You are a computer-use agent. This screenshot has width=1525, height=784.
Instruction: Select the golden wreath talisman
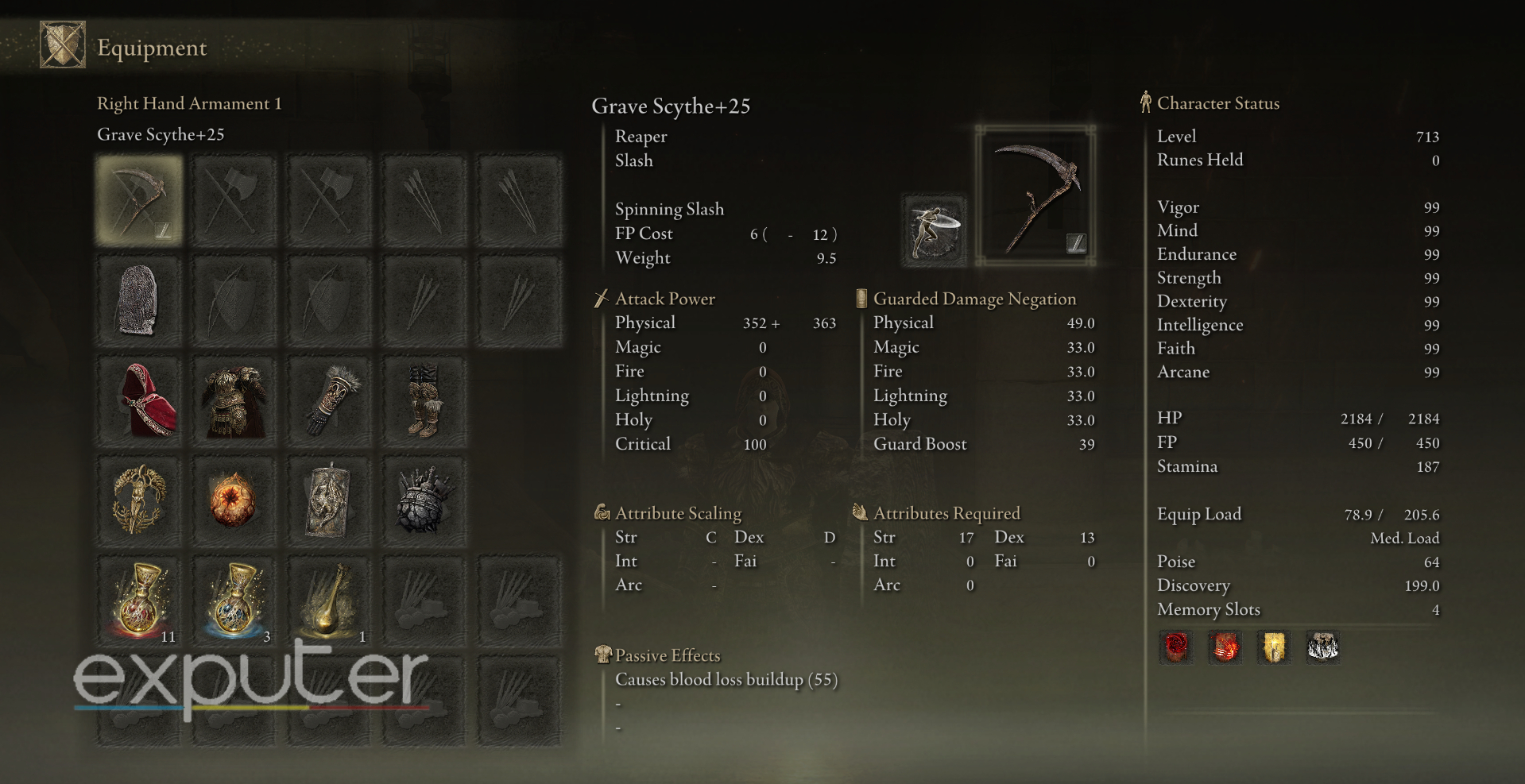point(138,500)
